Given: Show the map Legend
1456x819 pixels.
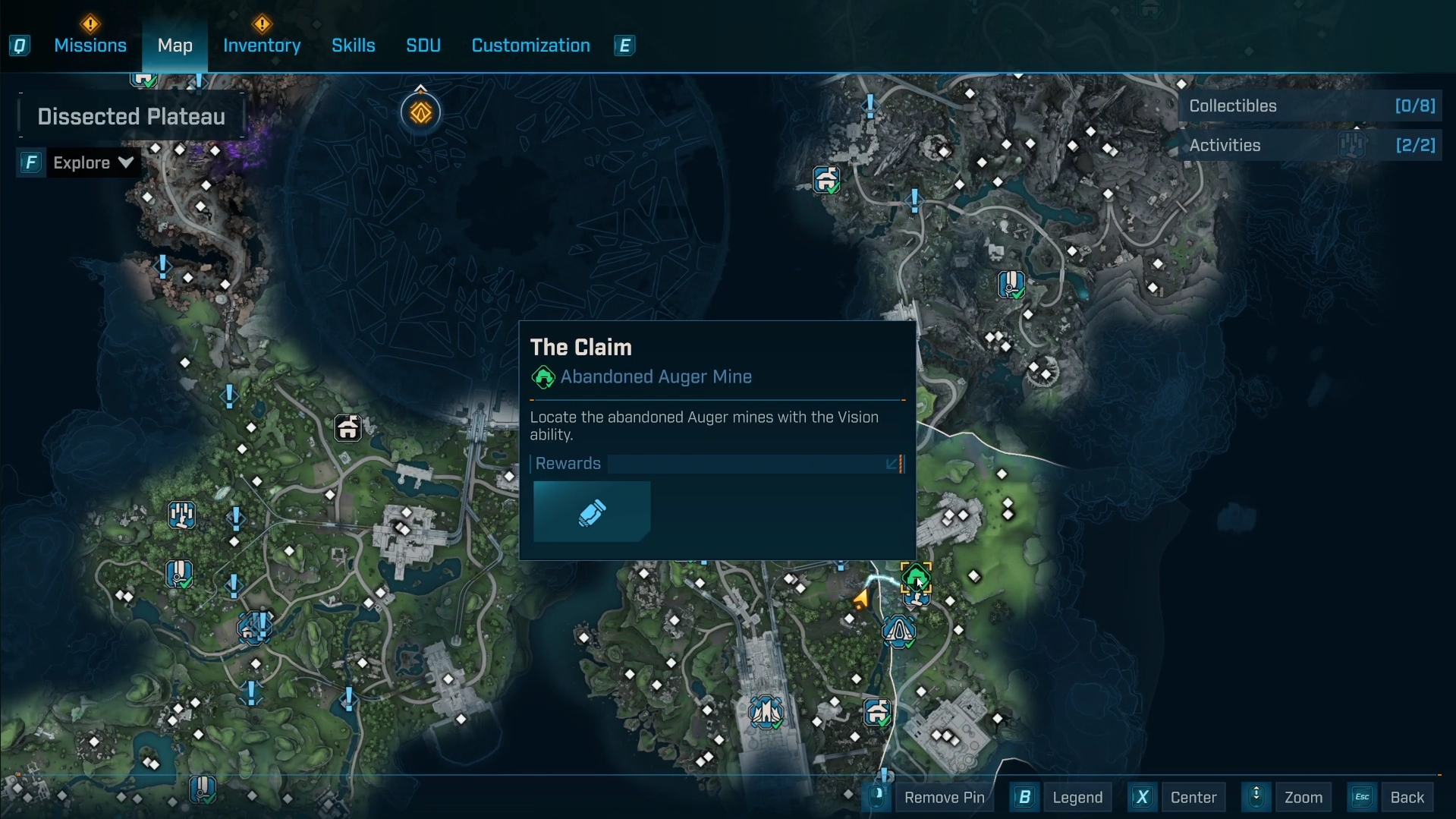Looking at the screenshot, I should pyautogui.click(x=1077, y=797).
